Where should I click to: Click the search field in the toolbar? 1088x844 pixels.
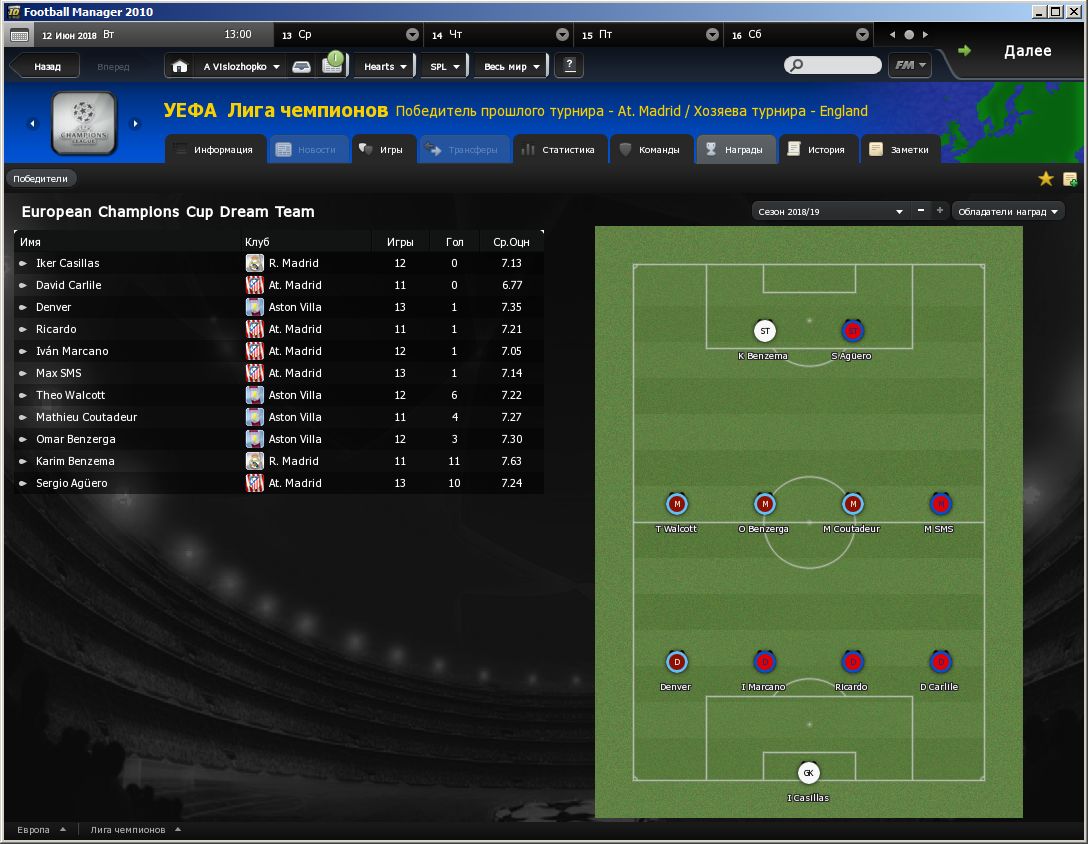pyautogui.click(x=840, y=66)
